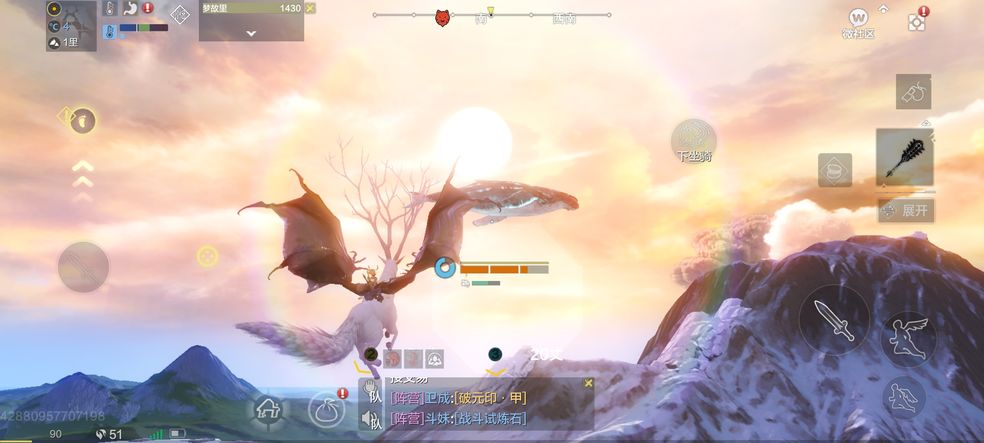Screen dimensions: 984x443
Task: Use the whistle icon slot
Action: pyautogui.click(x=913, y=92)
